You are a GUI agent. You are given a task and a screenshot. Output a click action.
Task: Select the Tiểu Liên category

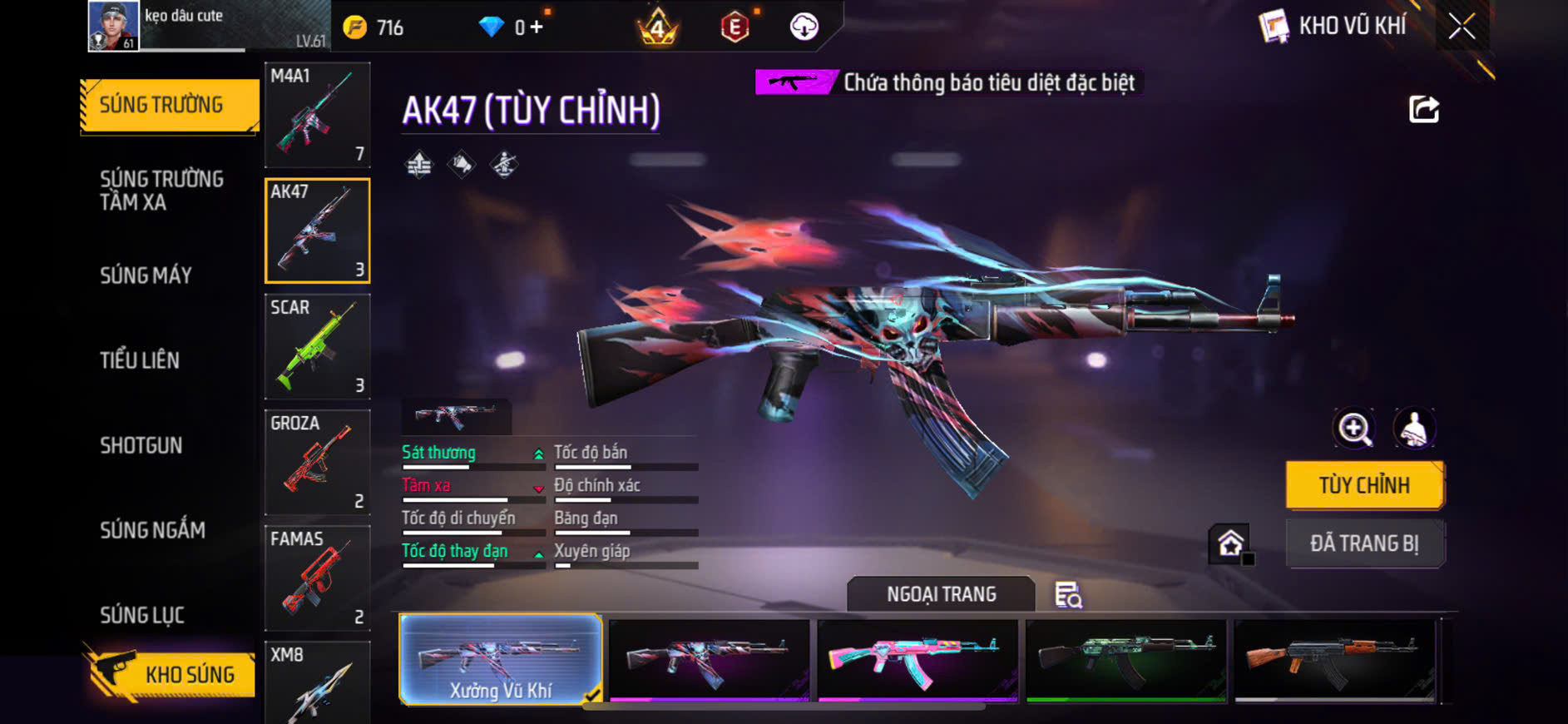pos(140,360)
